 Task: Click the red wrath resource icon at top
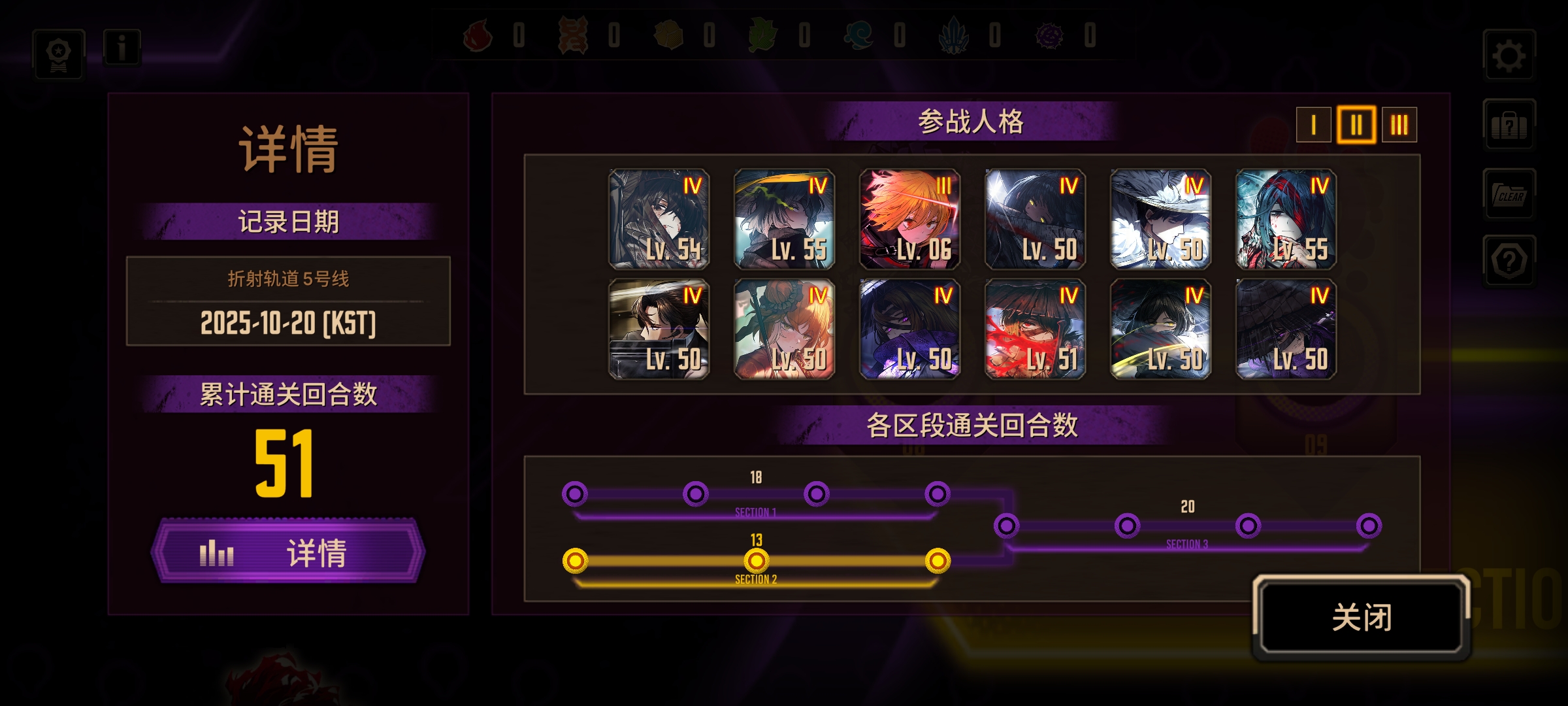click(480, 37)
